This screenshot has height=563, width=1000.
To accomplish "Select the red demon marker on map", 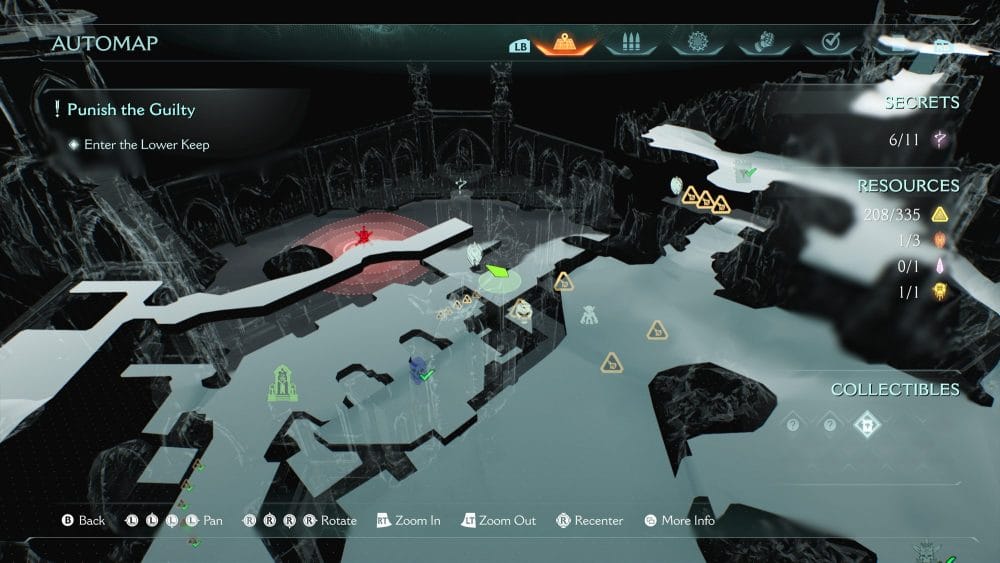I will 363,237.
